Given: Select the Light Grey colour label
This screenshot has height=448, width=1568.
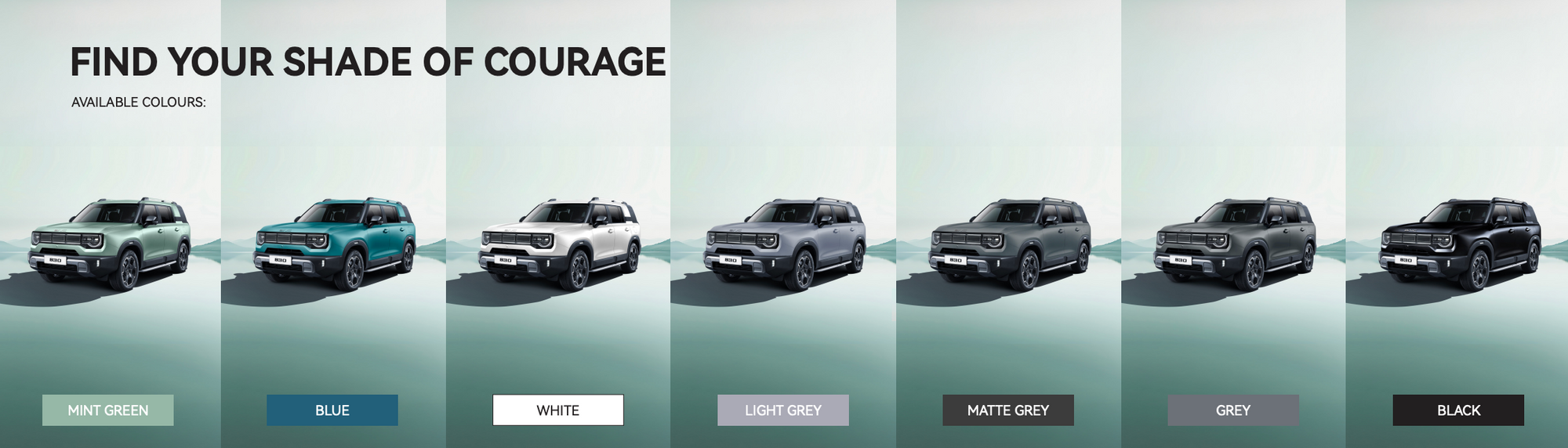Looking at the screenshot, I should [x=783, y=410].
